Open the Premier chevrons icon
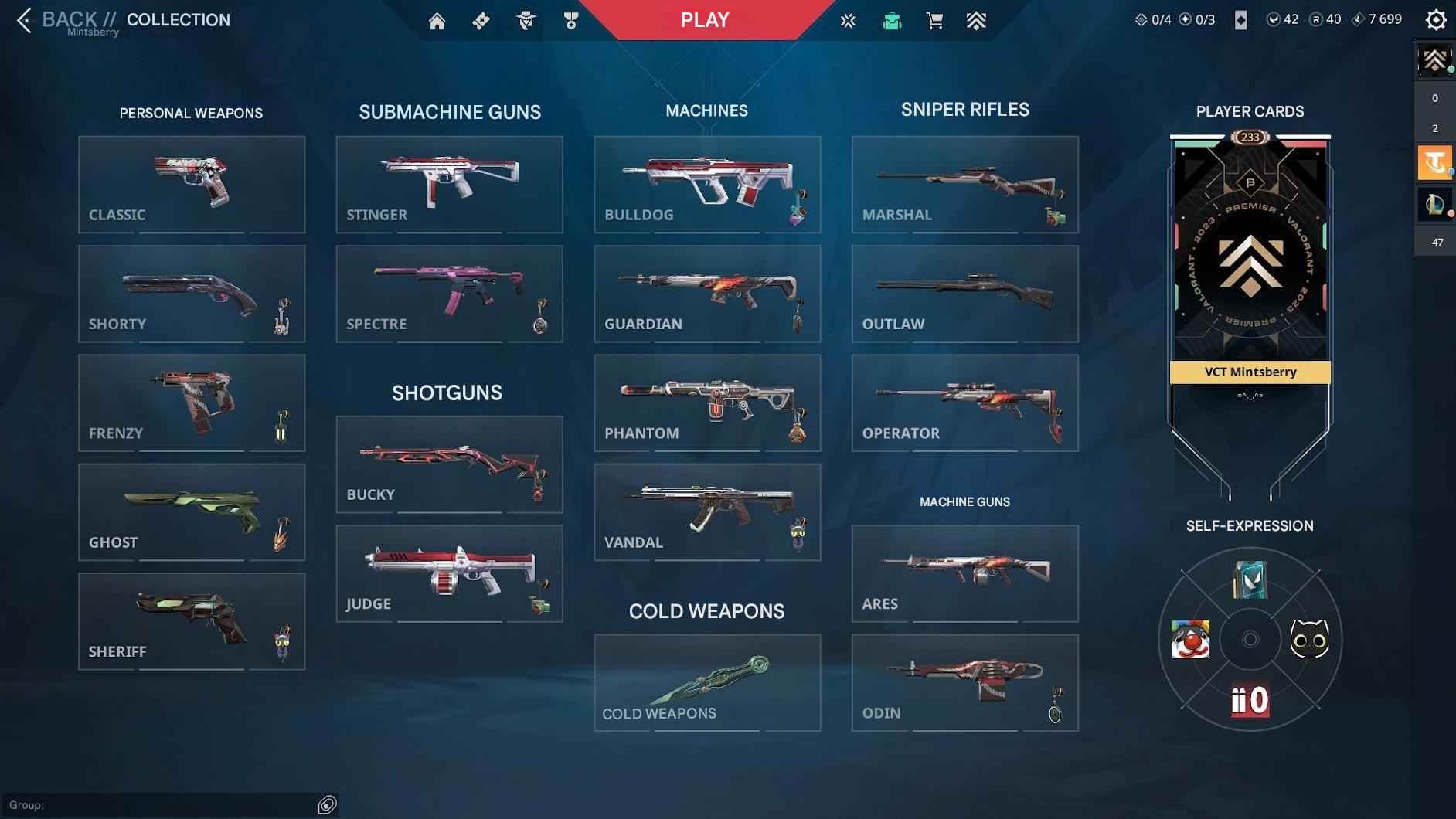 [x=976, y=20]
